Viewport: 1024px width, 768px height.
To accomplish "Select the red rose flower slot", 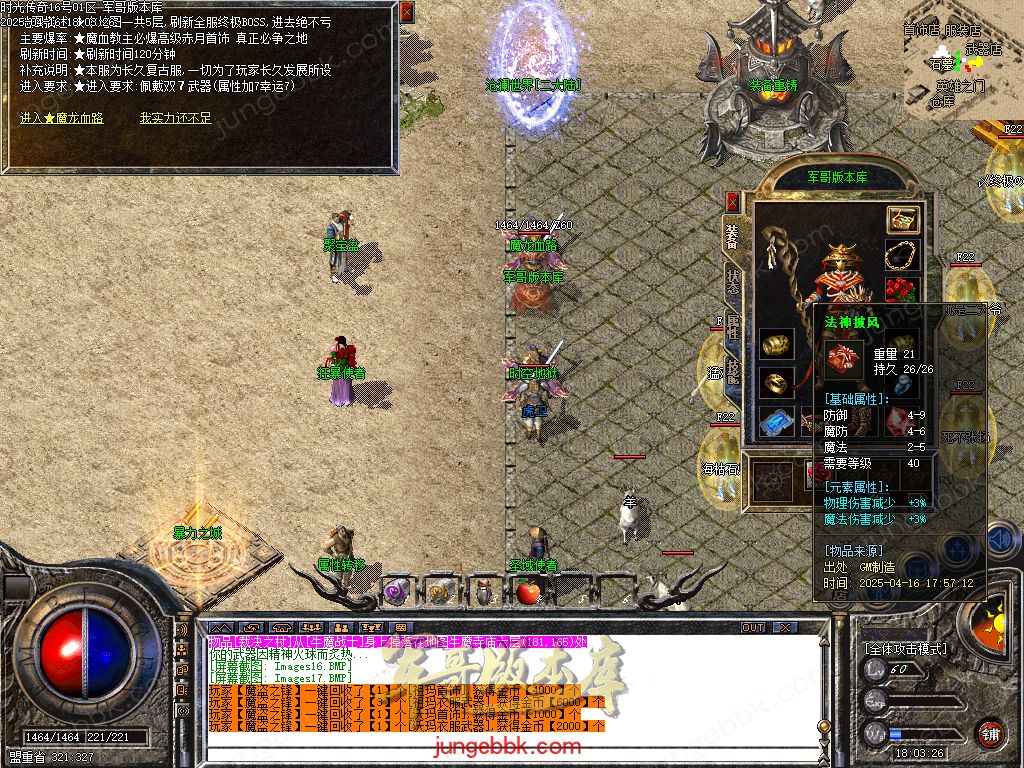I will pyautogui.click(x=902, y=291).
